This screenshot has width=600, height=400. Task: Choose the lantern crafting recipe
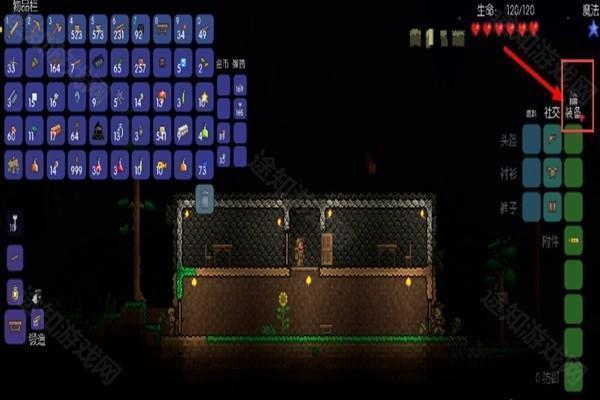pyautogui.click(x=14, y=292)
